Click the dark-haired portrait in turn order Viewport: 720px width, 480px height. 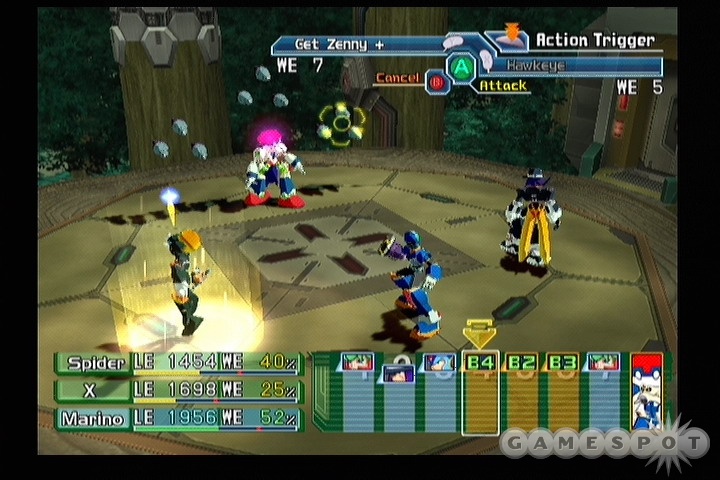click(398, 373)
